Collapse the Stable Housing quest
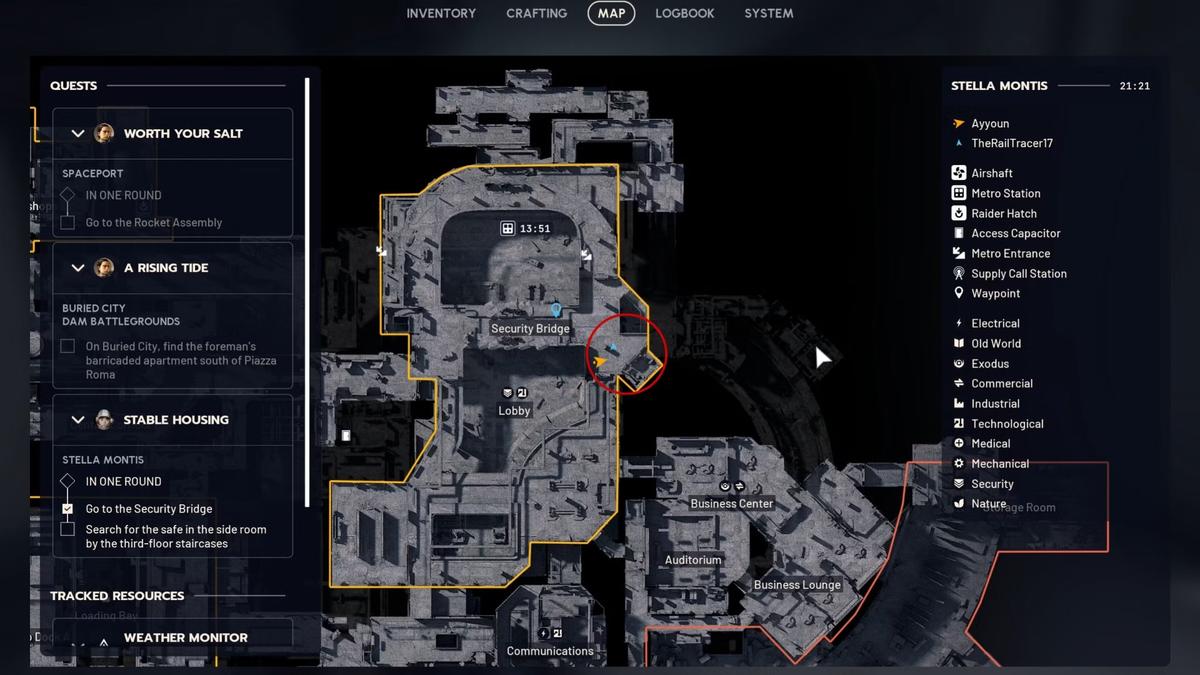 [x=78, y=420]
